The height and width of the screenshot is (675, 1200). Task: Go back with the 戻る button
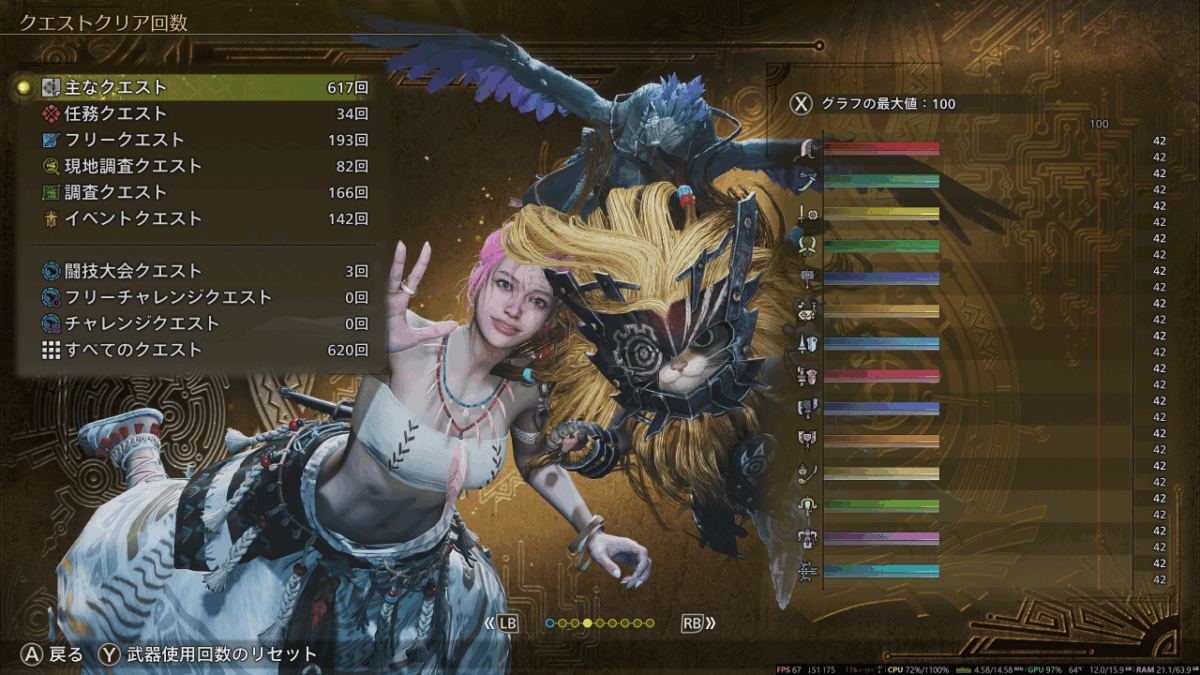point(54,655)
